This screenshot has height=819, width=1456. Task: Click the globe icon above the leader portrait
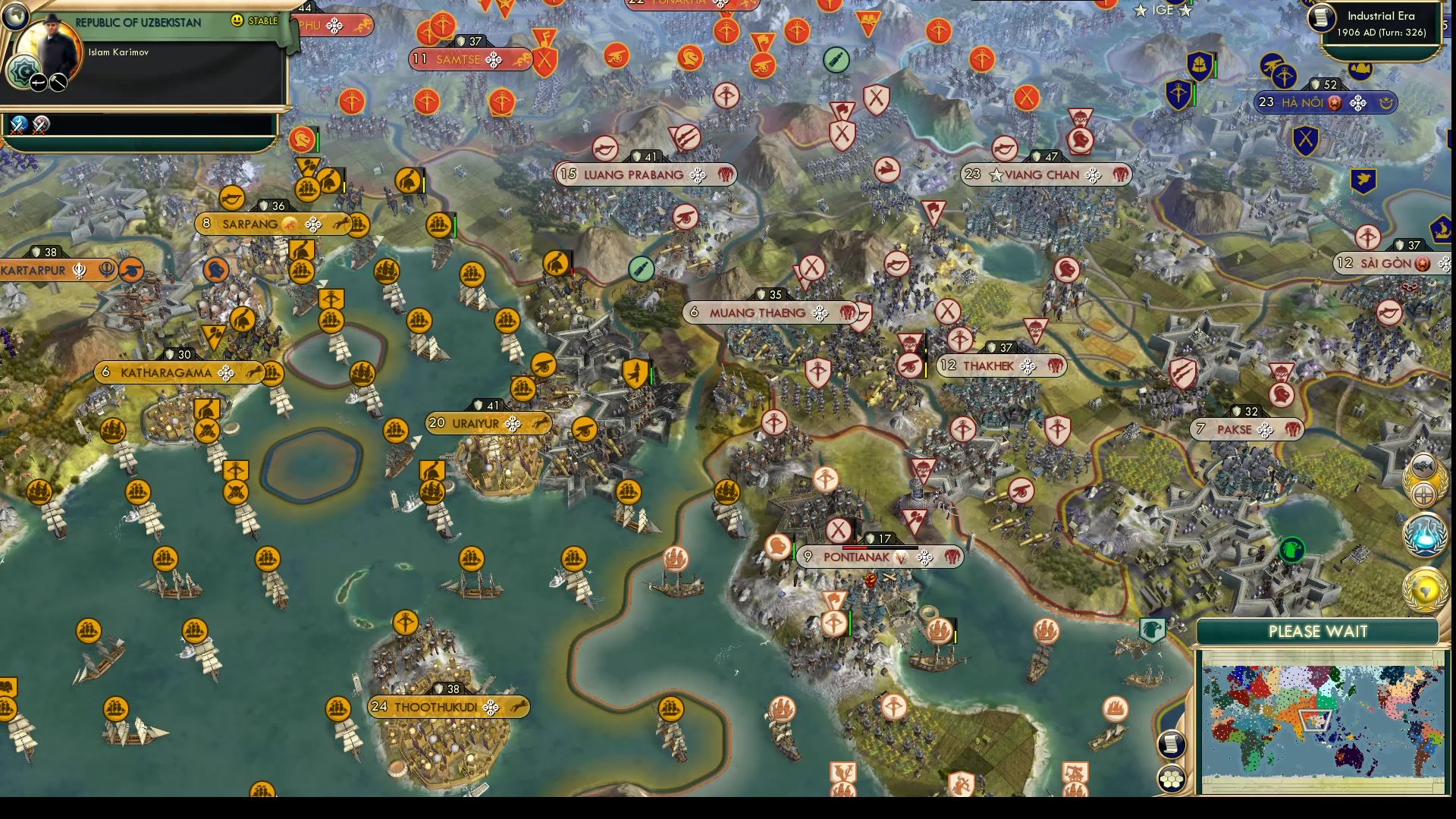coord(15,15)
